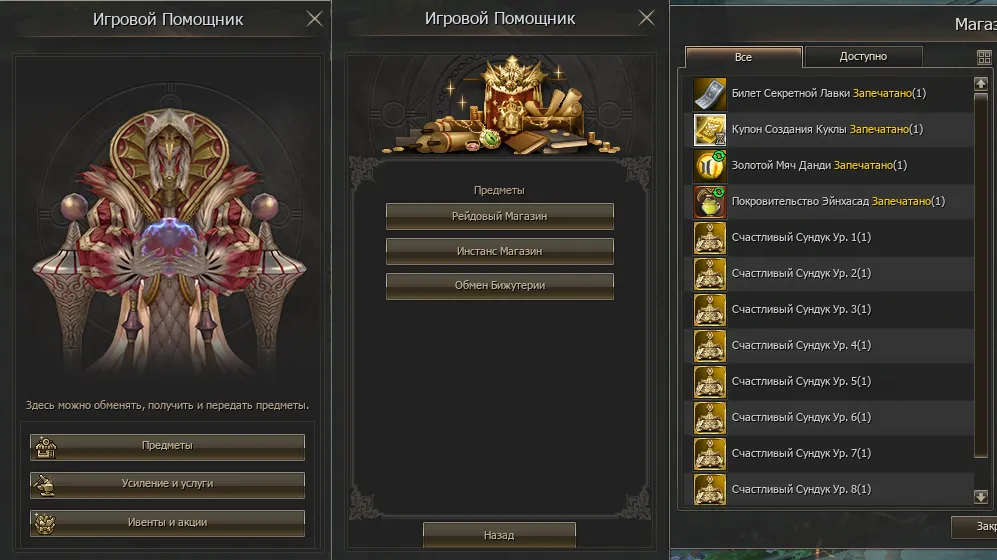Go back with the Назад button
This screenshot has height=560, width=997.
(499, 535)
